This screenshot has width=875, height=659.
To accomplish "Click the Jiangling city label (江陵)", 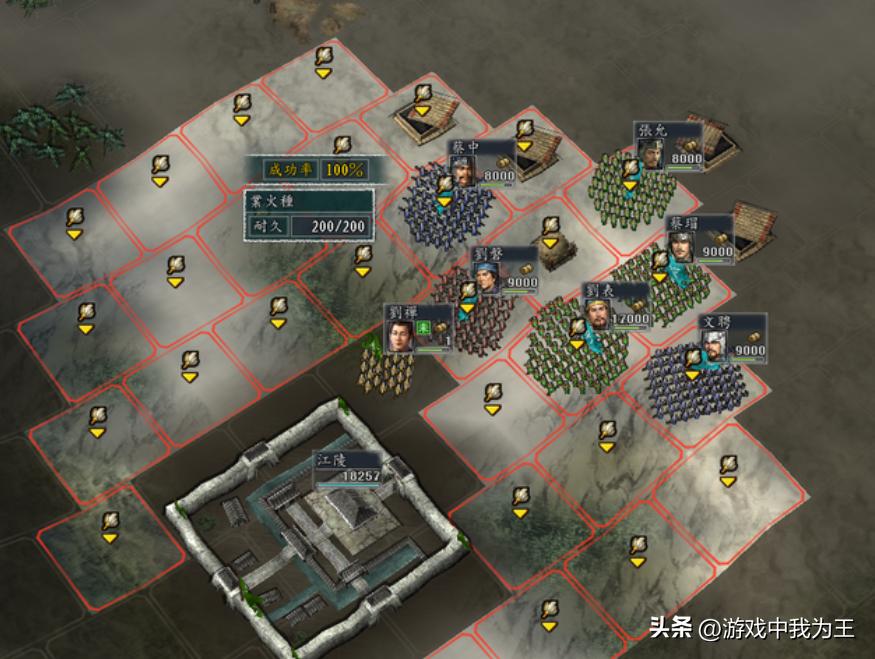I will click(348, 468).
